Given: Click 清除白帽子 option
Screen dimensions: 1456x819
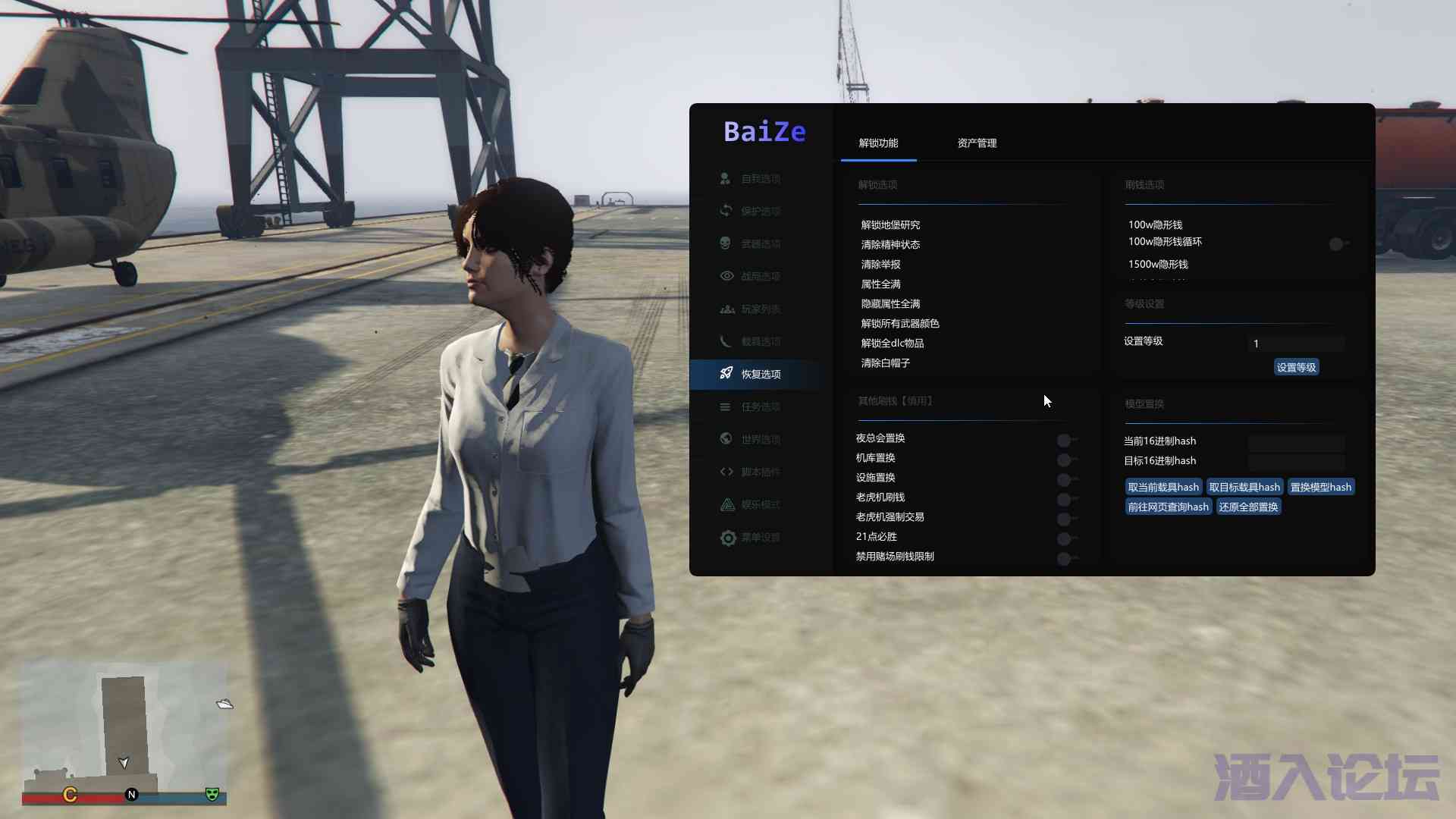Looking at the screenshot, I should coord(885,363).
